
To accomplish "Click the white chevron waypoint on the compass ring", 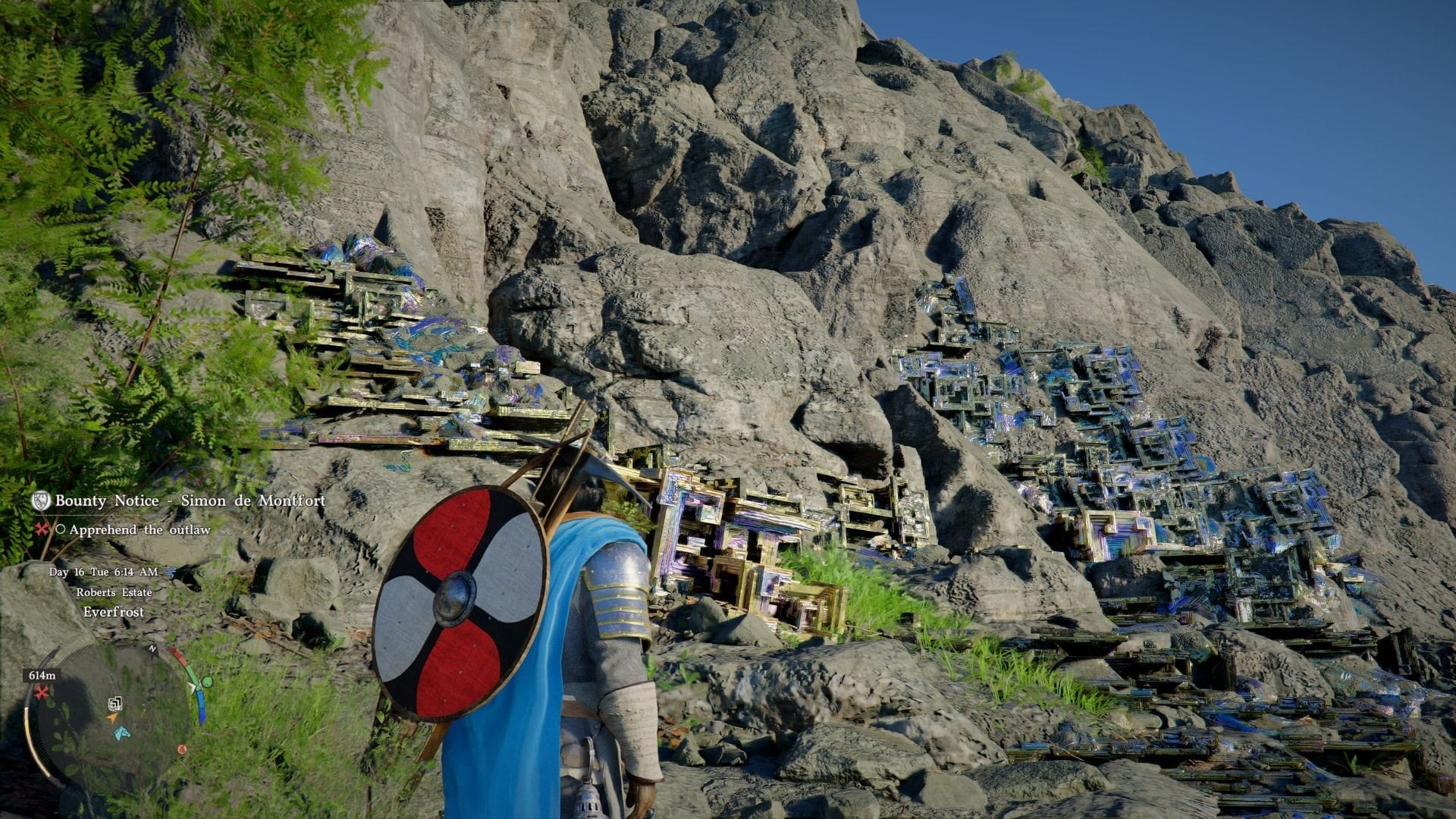I will pos(193,686).
